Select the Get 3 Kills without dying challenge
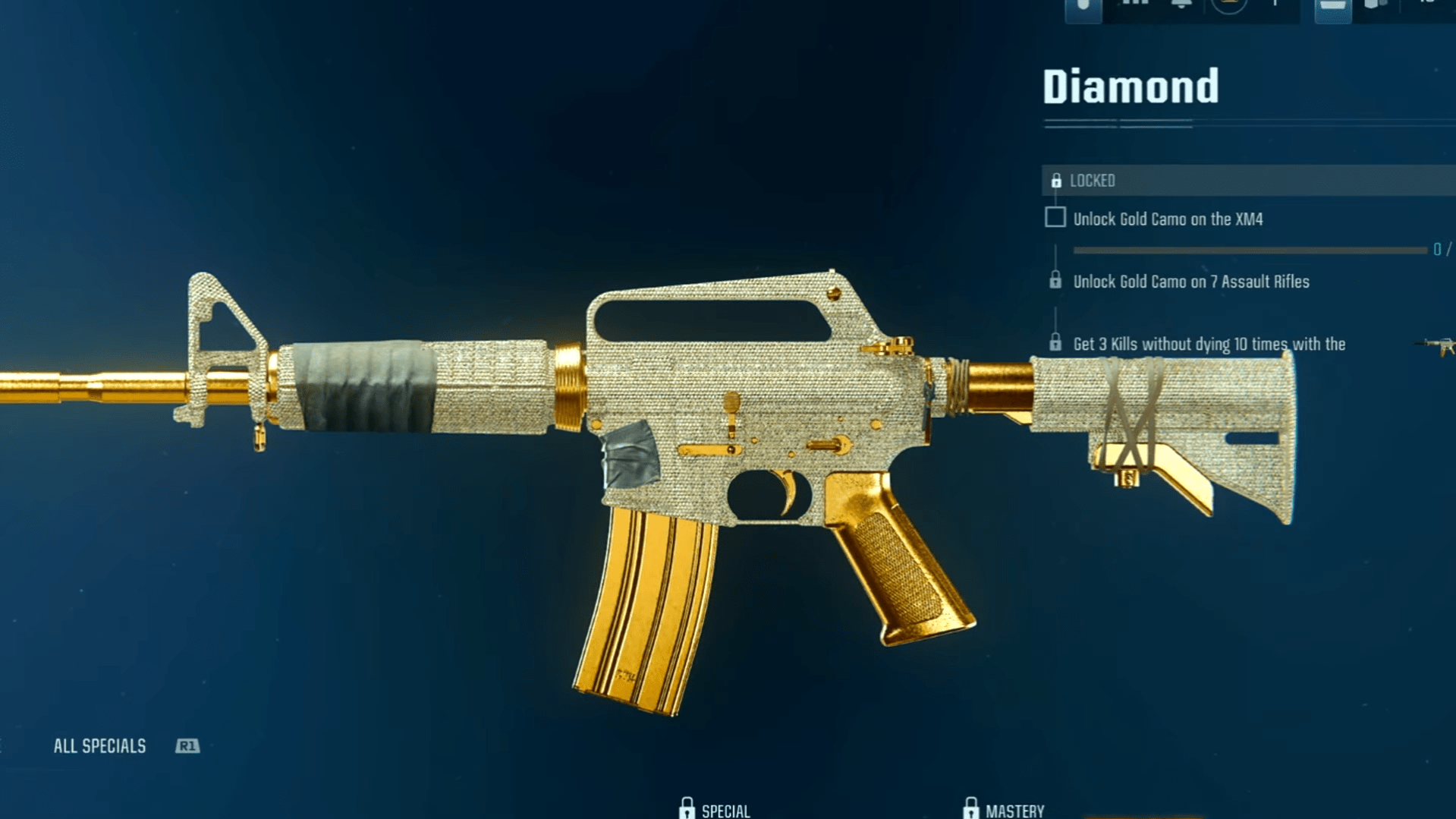Screen dimensions: 1456x819 [x=1209, y=345]
